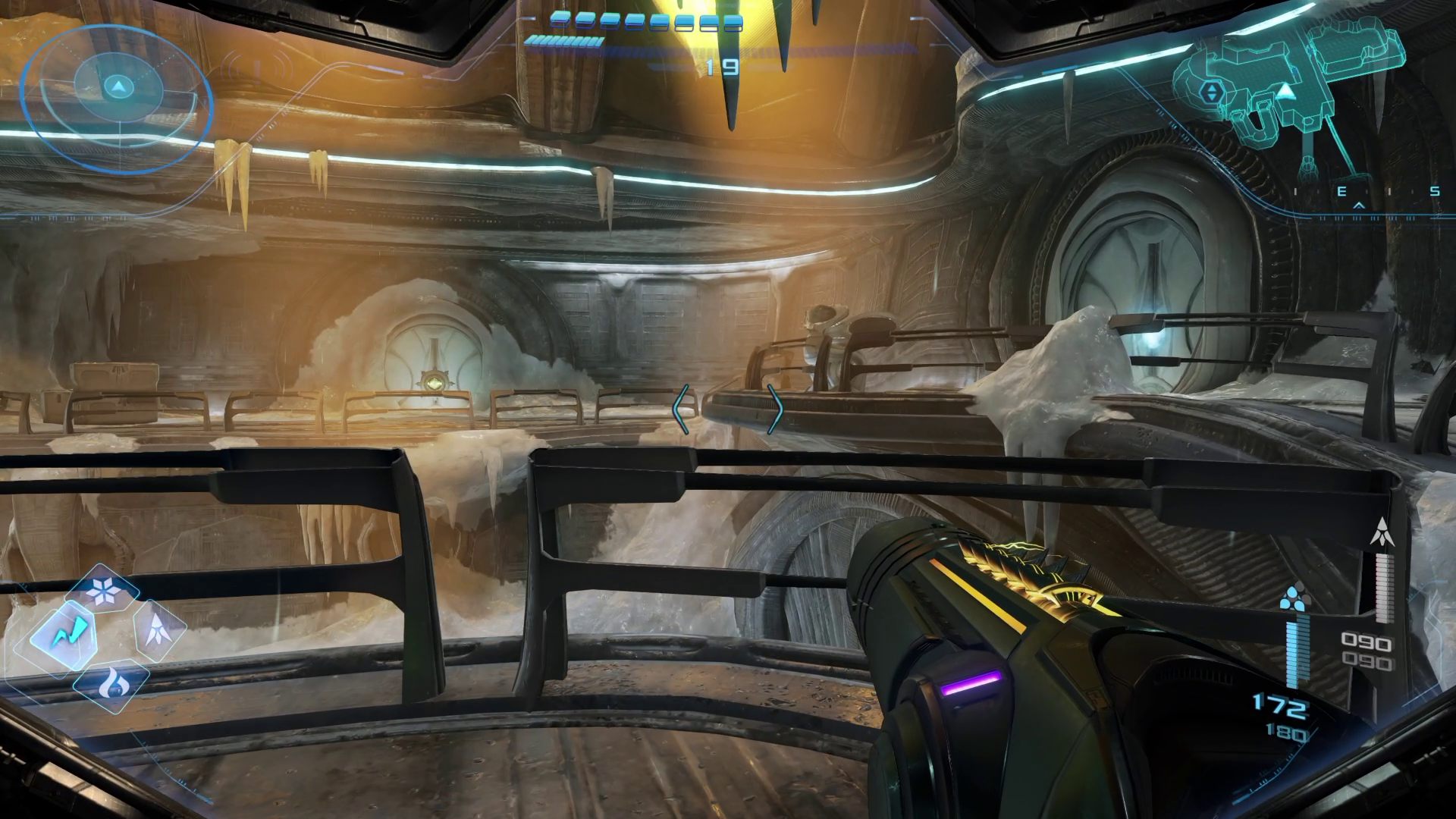Click the blue three-droplet shot ammo icon

tap(1292, 599)
